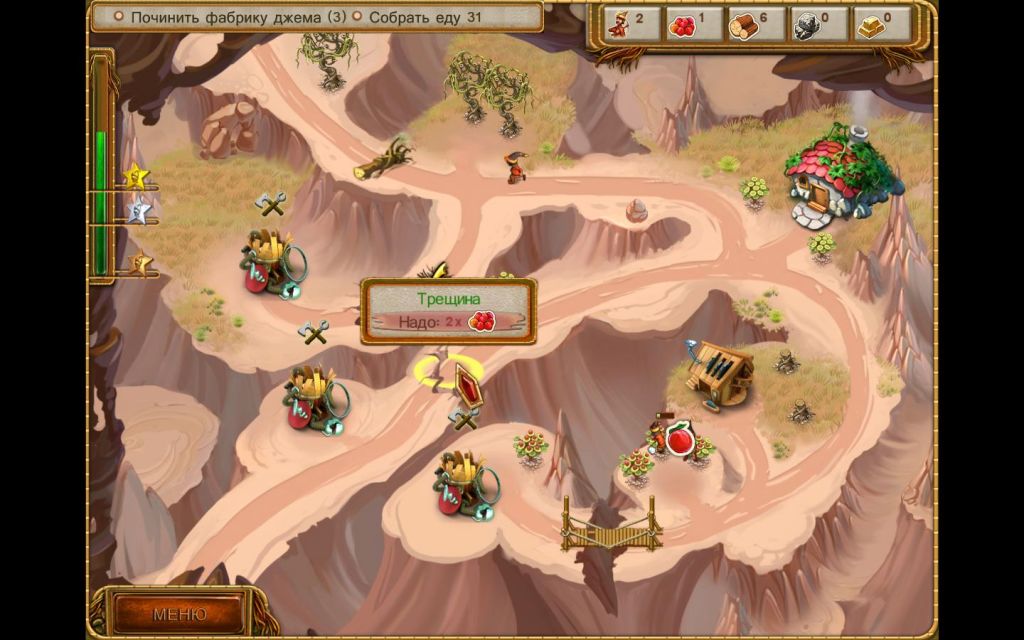Open the МЕНЮ button
This screenshot has width=1024, height=640.
(x=179, y=613)
